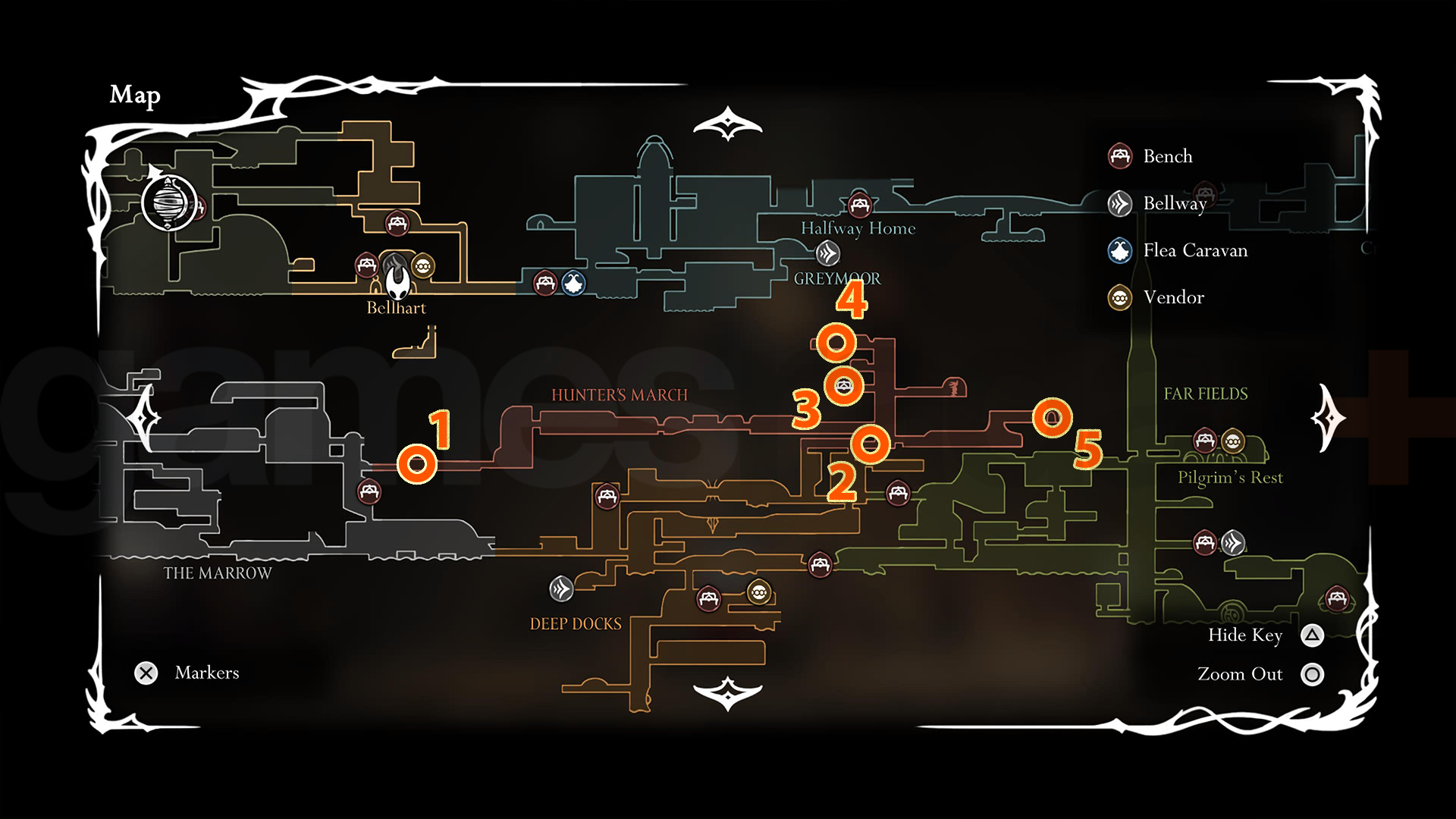This screenshot has width=1456, height=819.
Task: Activate Zoom Out on the map
Action: 1312,674
